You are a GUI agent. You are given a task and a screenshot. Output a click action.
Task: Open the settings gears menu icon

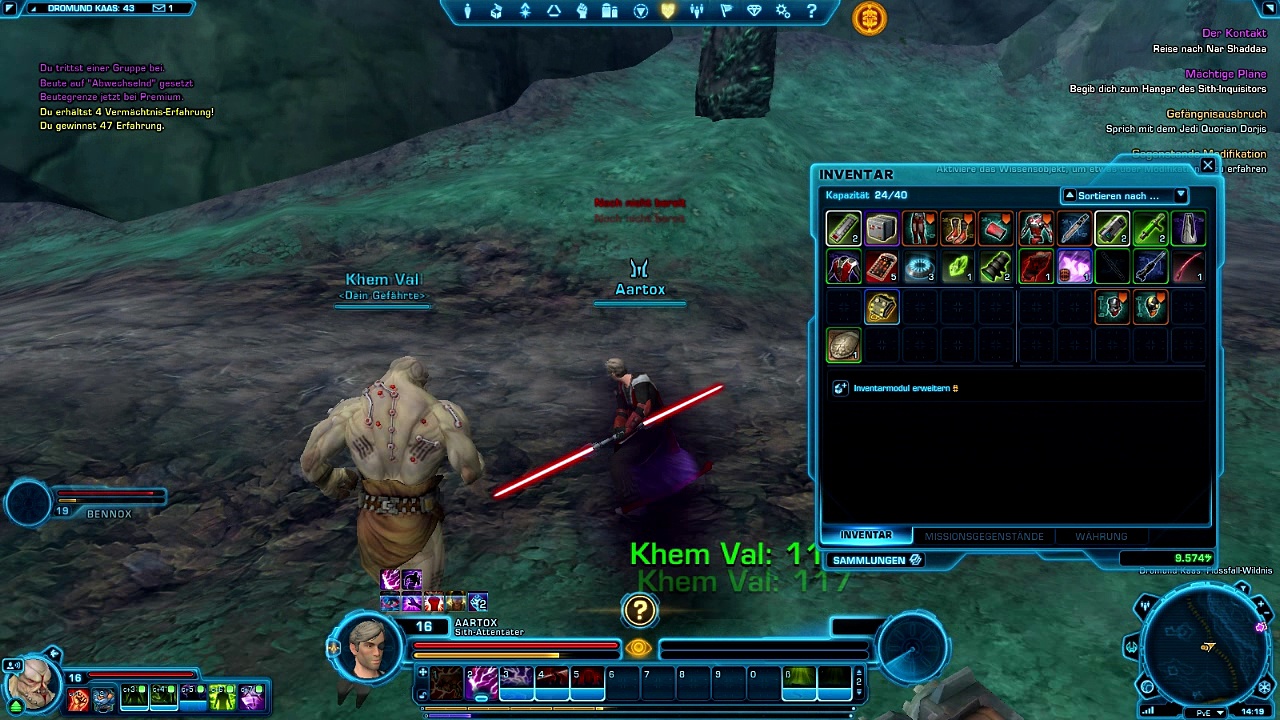coord(783,12)
